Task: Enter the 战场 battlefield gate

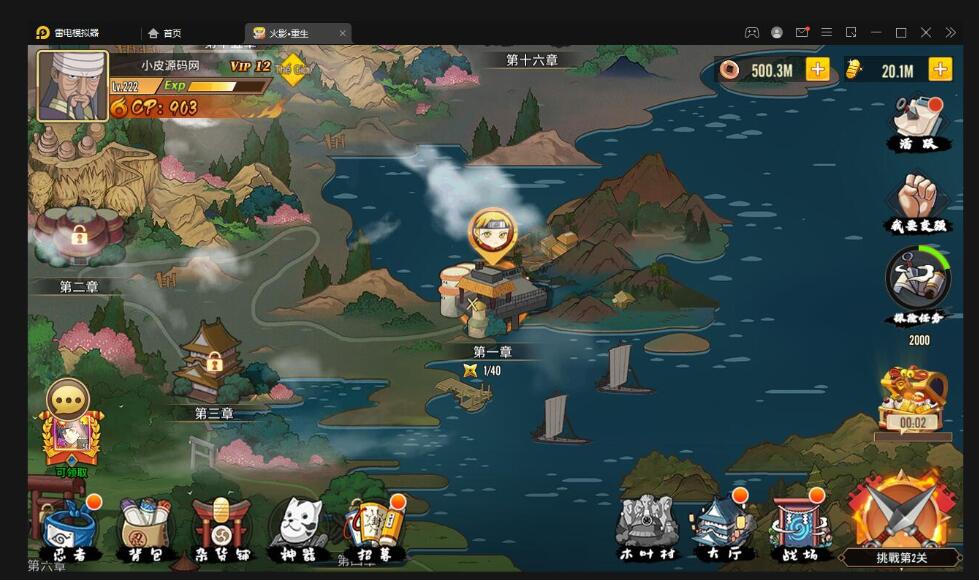Action: 800,526
